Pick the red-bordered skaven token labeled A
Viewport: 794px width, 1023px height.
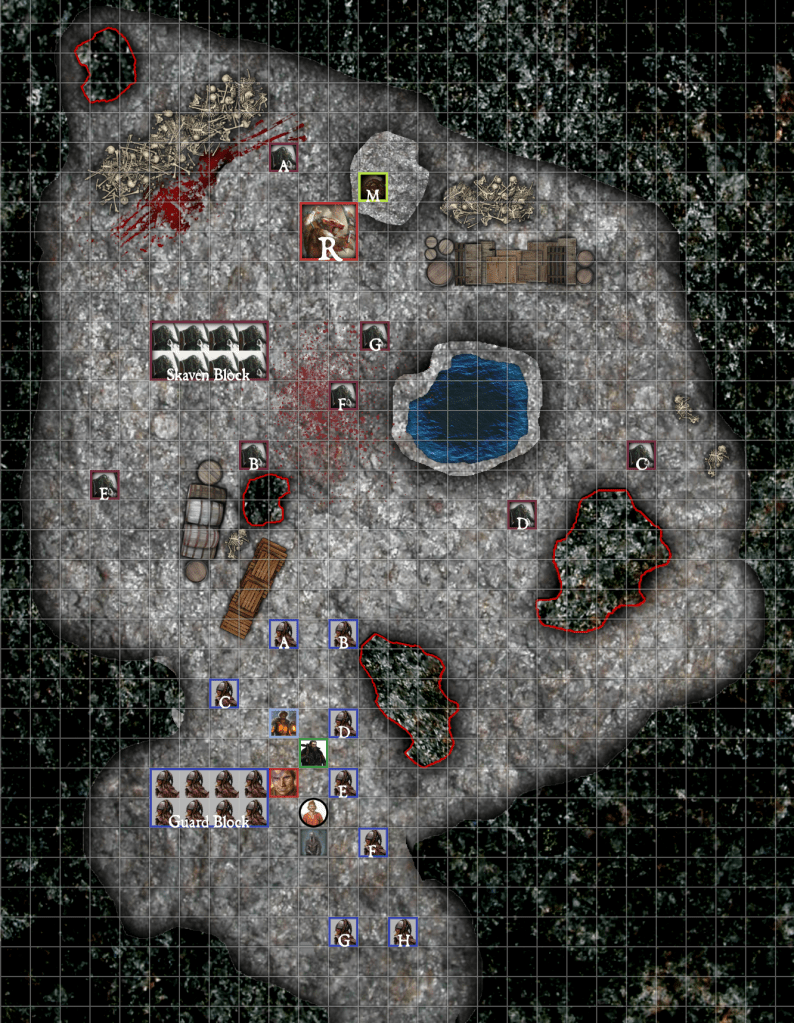(284, 158)
